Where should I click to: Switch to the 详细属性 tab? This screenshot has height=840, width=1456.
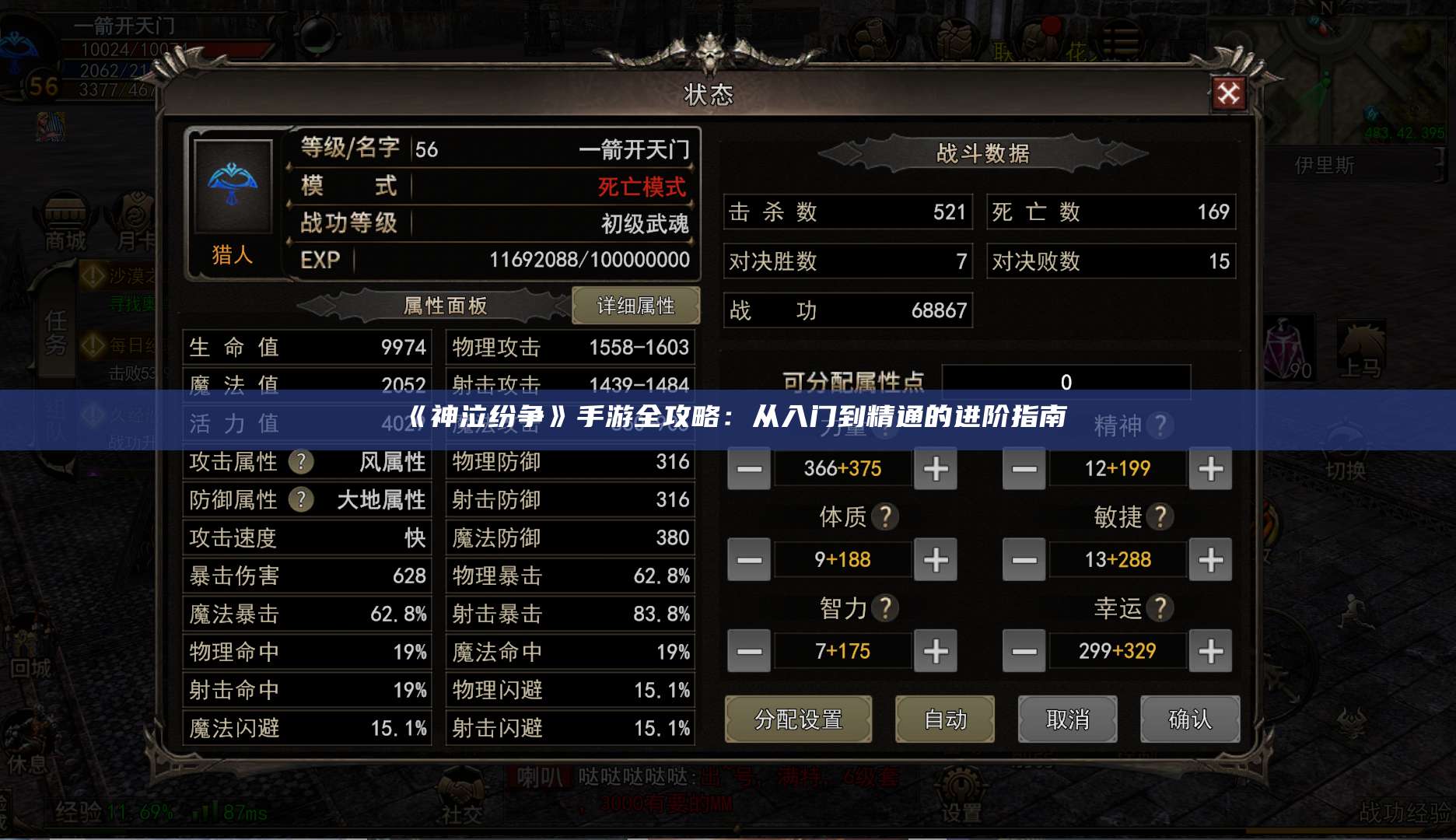click(x=636, y=306)
